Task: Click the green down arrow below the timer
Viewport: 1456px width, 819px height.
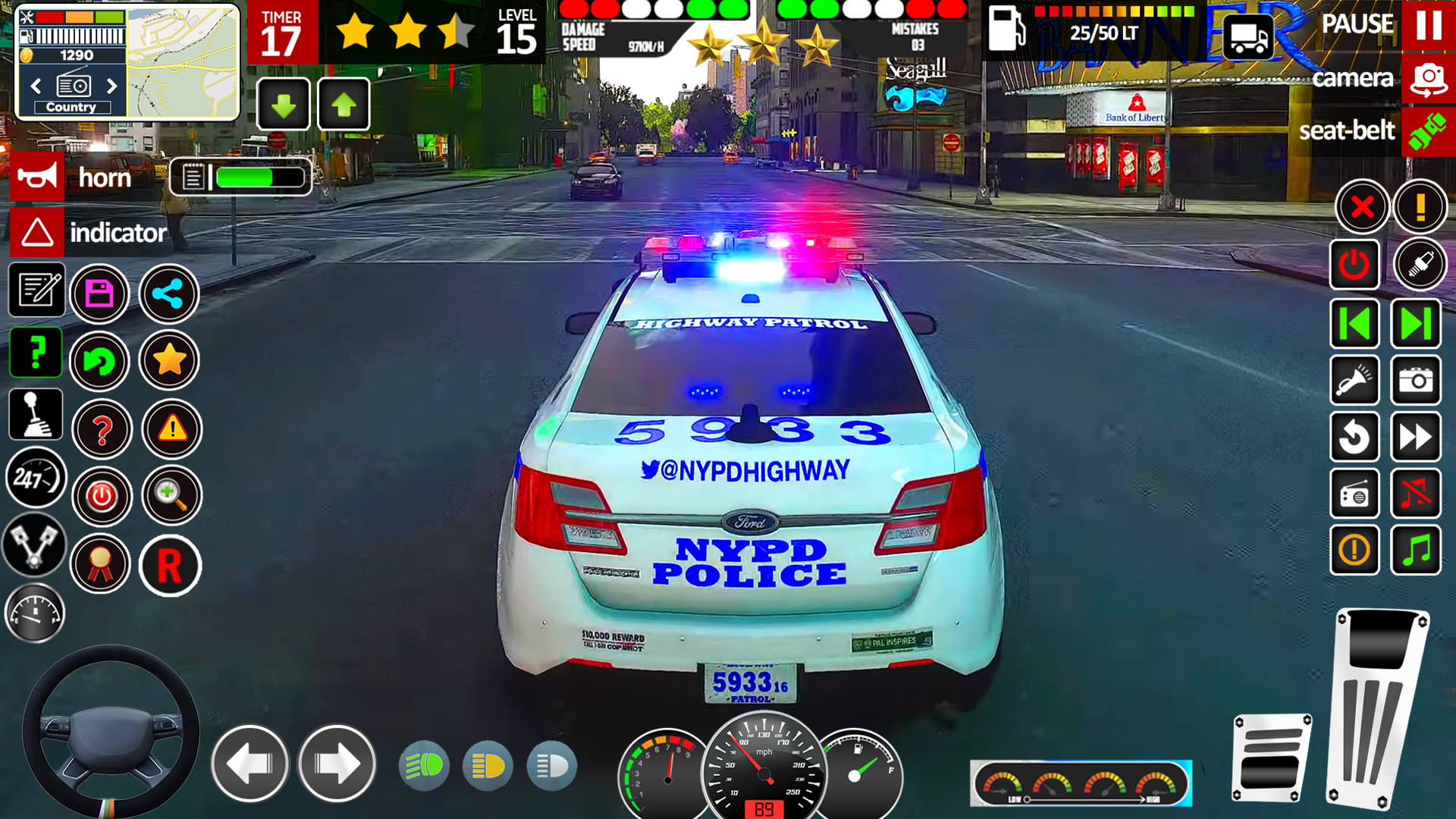Action: (284, 105)
